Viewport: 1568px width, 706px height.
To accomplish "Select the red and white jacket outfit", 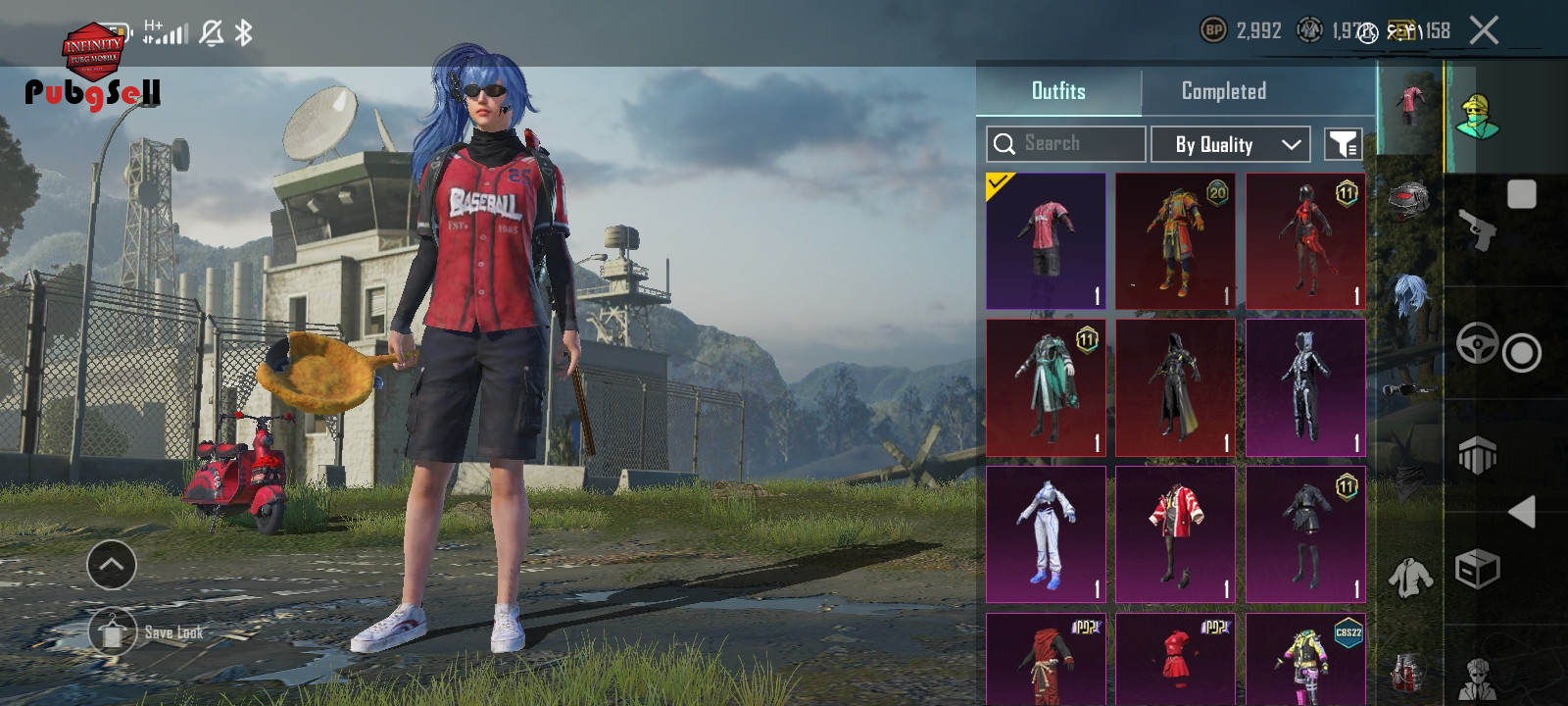I will tap(1175, 534).
